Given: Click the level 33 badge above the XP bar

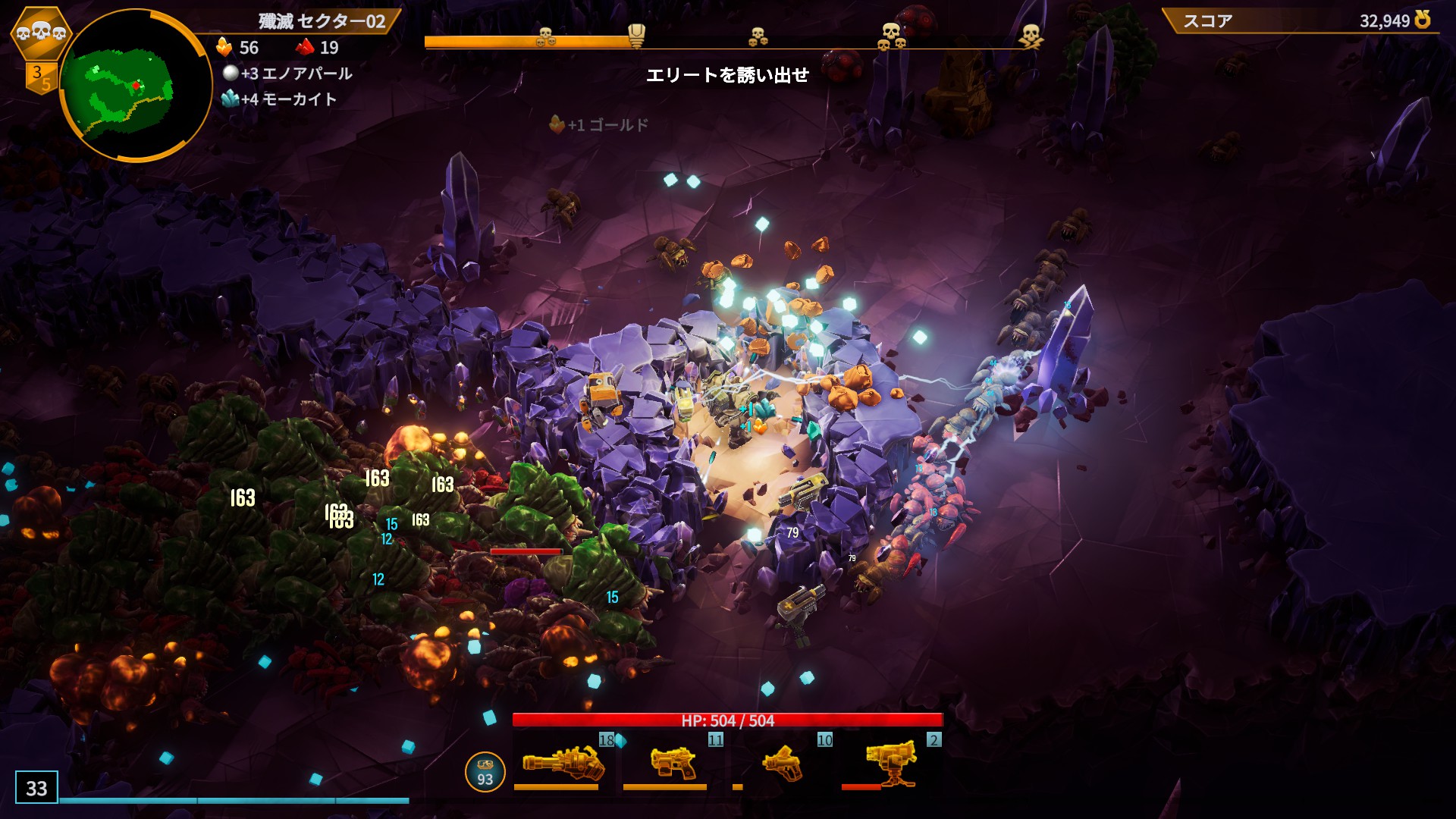Looking at the screenshot, I should click(x=36, y=789).
